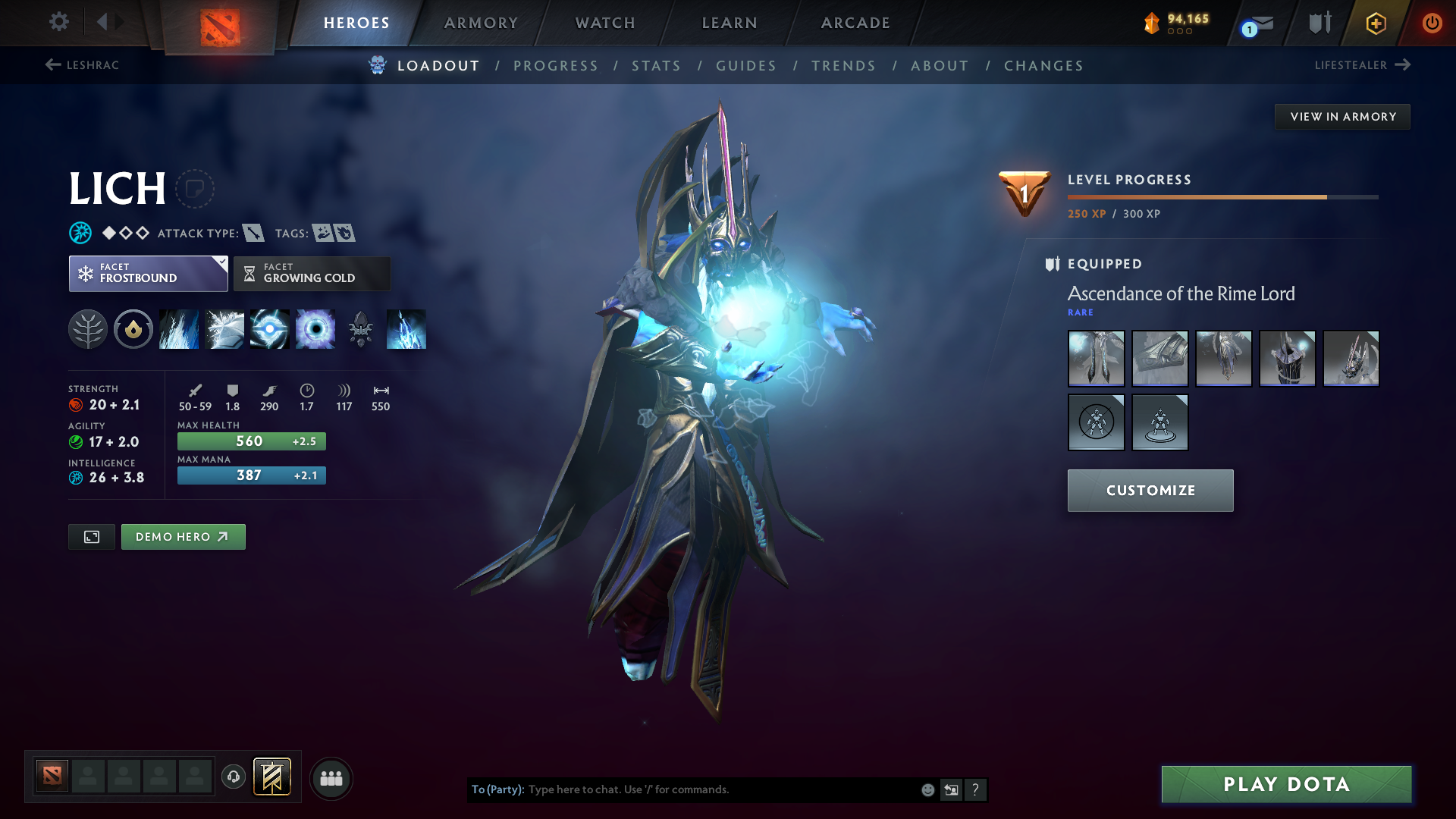Open the friends list icon
1456x819 pixels.
331,777
